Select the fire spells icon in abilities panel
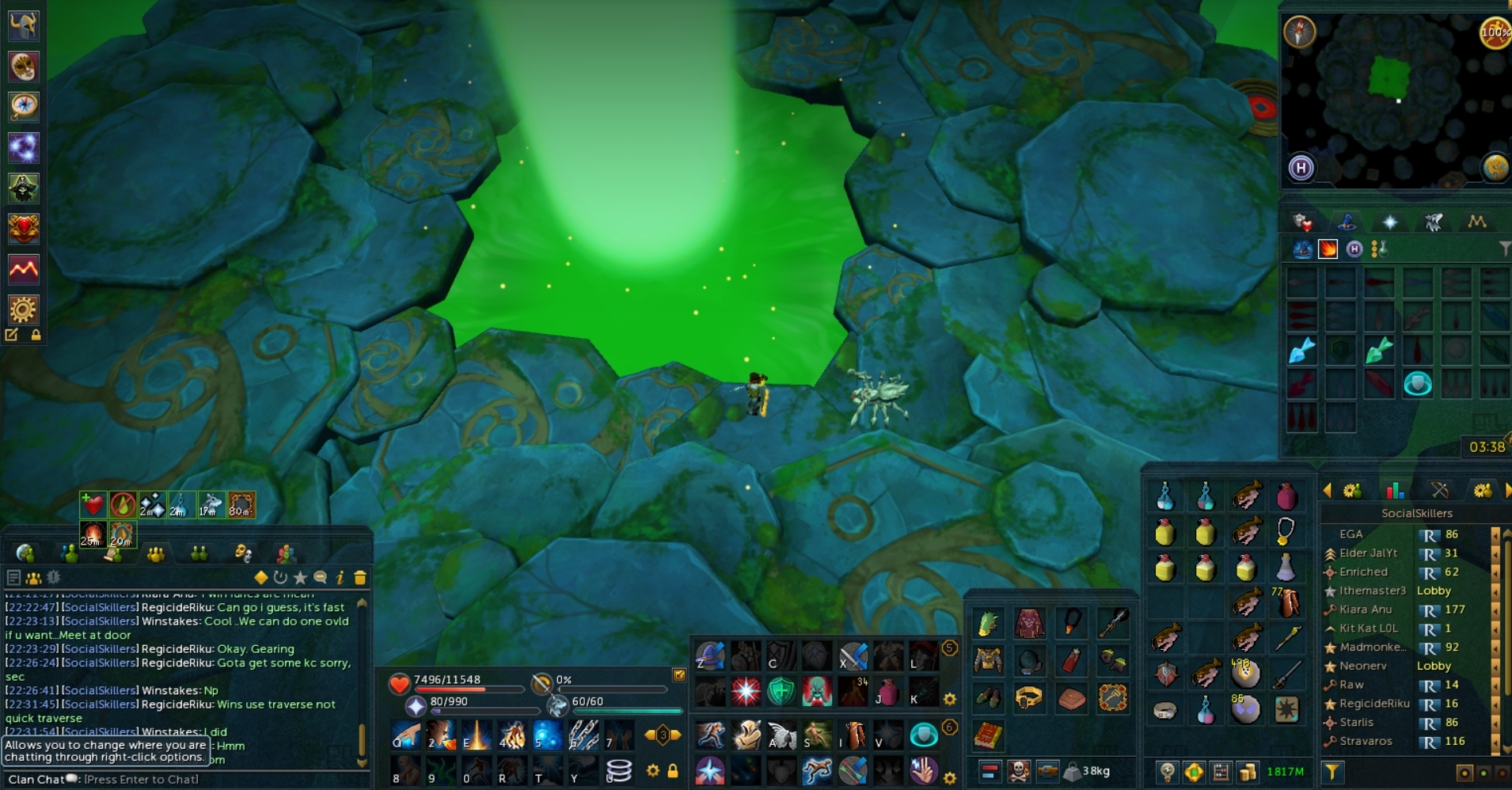The height and width of the screenshot is (790, 1512). coord(1326,249)
